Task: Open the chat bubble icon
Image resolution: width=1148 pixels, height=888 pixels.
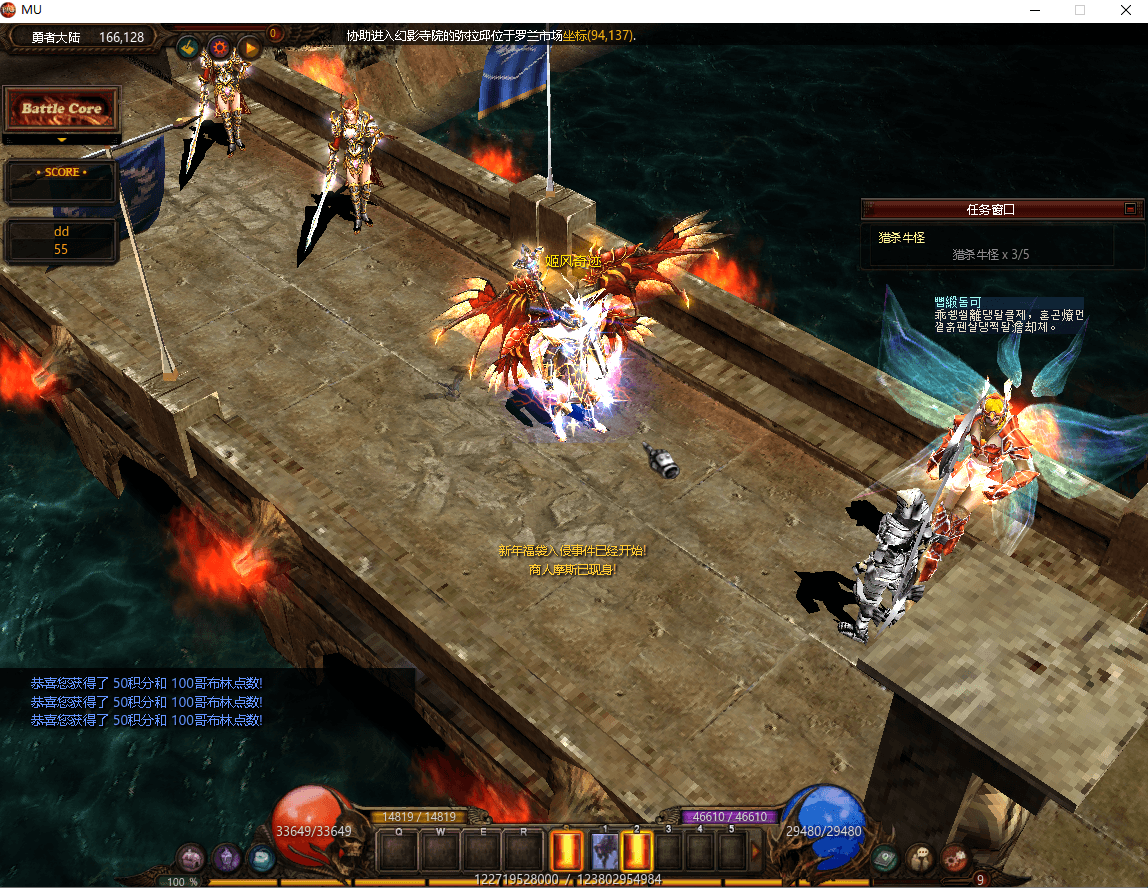Action: 920,857
